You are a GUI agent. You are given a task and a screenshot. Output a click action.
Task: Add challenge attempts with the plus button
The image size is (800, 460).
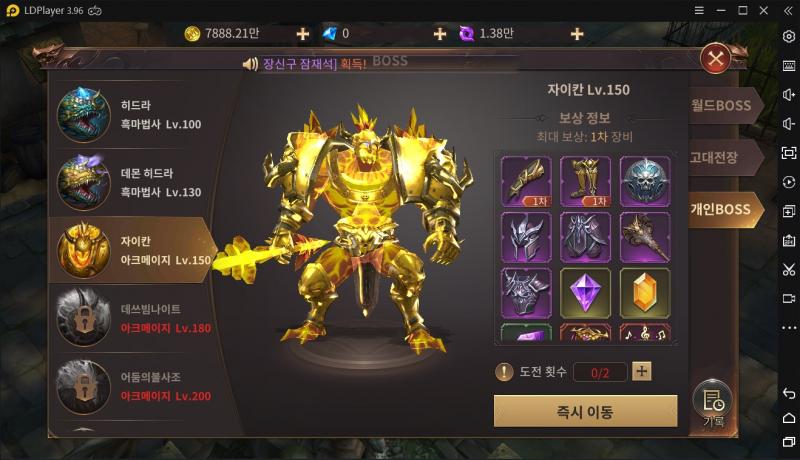point(642,371)
